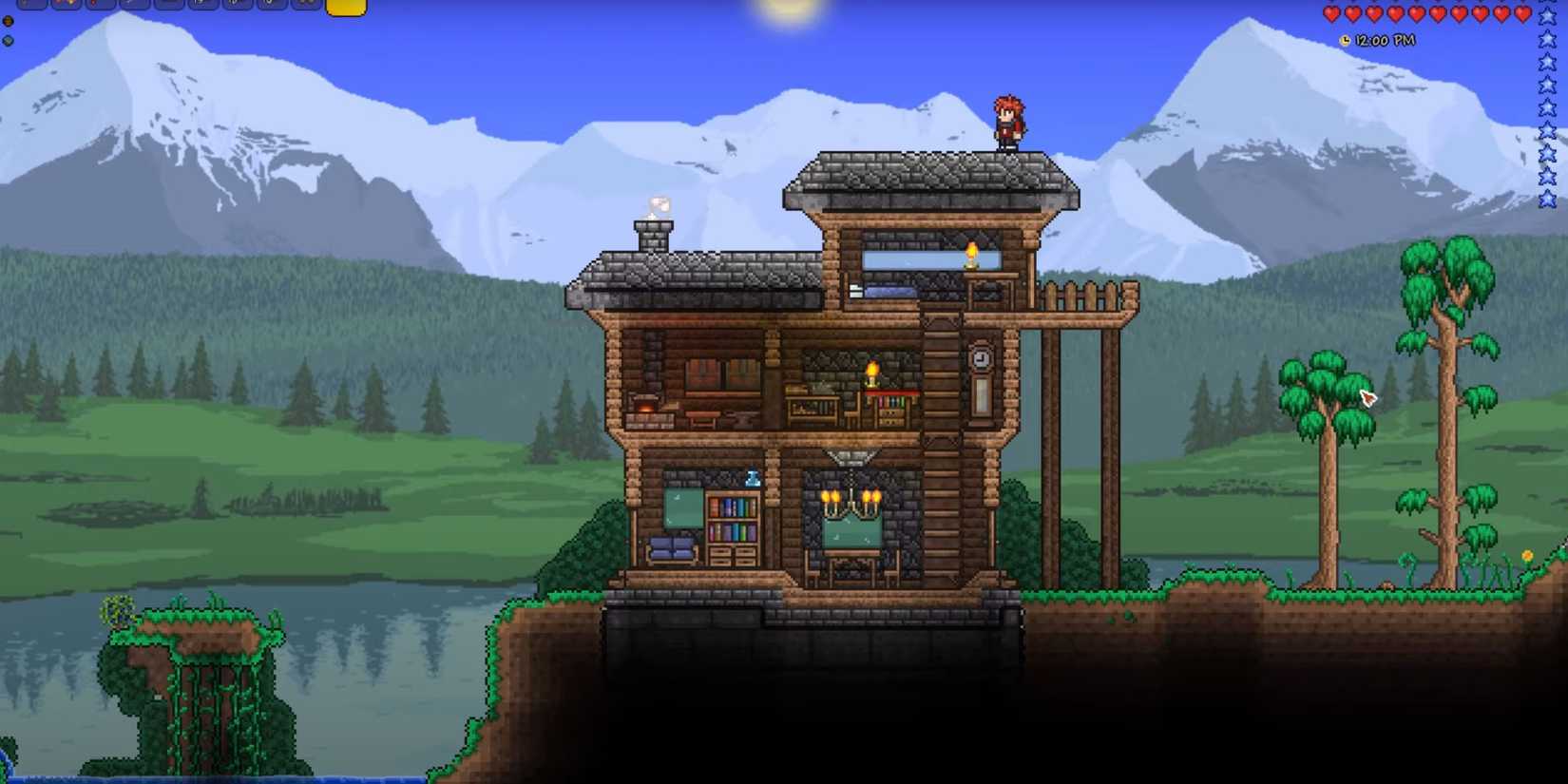Image resolution: width=1568 pixels, height=784 pixels.
Task: Click the grandfather clock inside the house
Action: [x=980, y=375]
